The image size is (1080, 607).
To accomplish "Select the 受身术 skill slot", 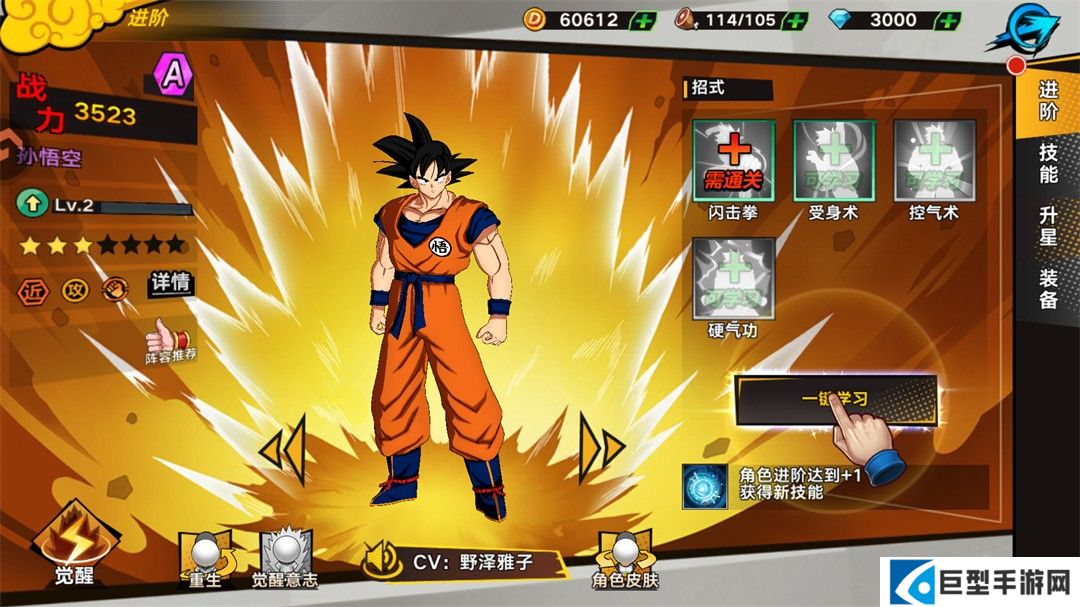I will click(x=834, y=159).
